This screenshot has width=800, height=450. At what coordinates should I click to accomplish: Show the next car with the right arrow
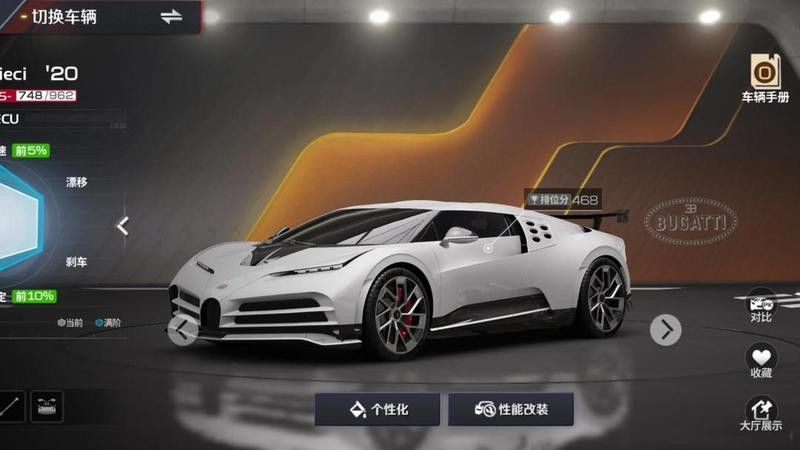tap(665, 329)
